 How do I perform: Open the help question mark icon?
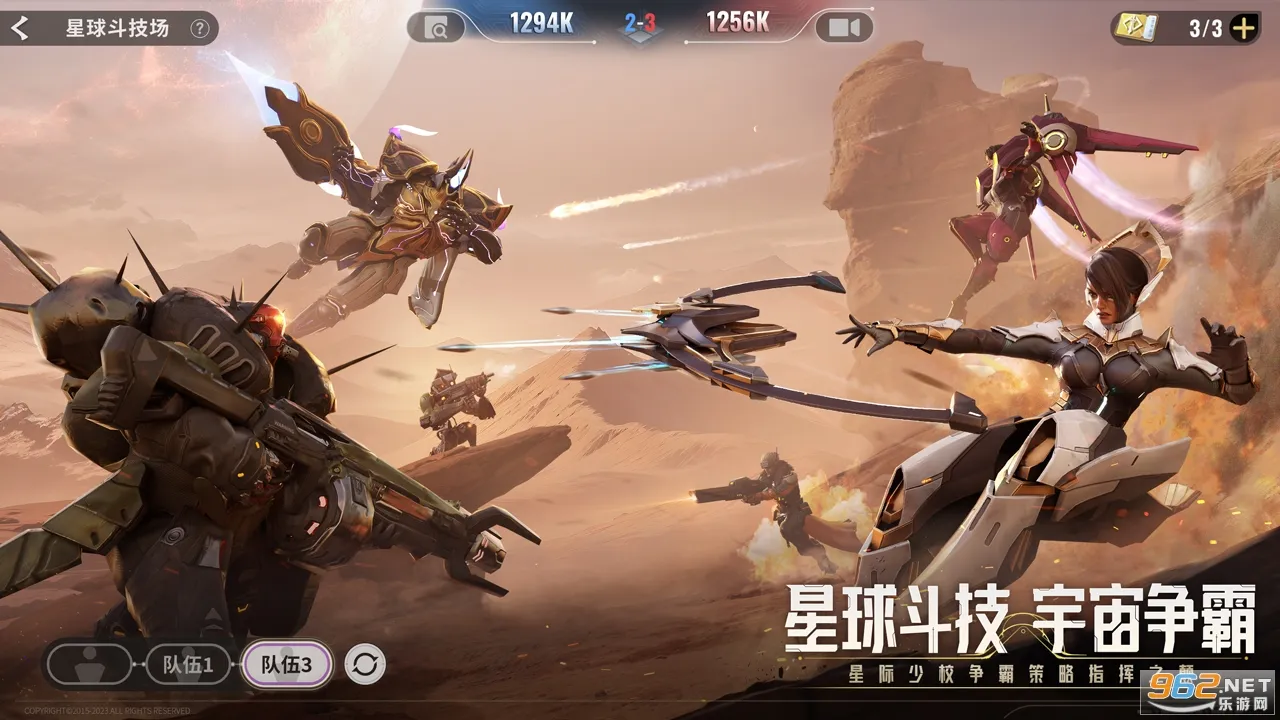click(200, 28)
